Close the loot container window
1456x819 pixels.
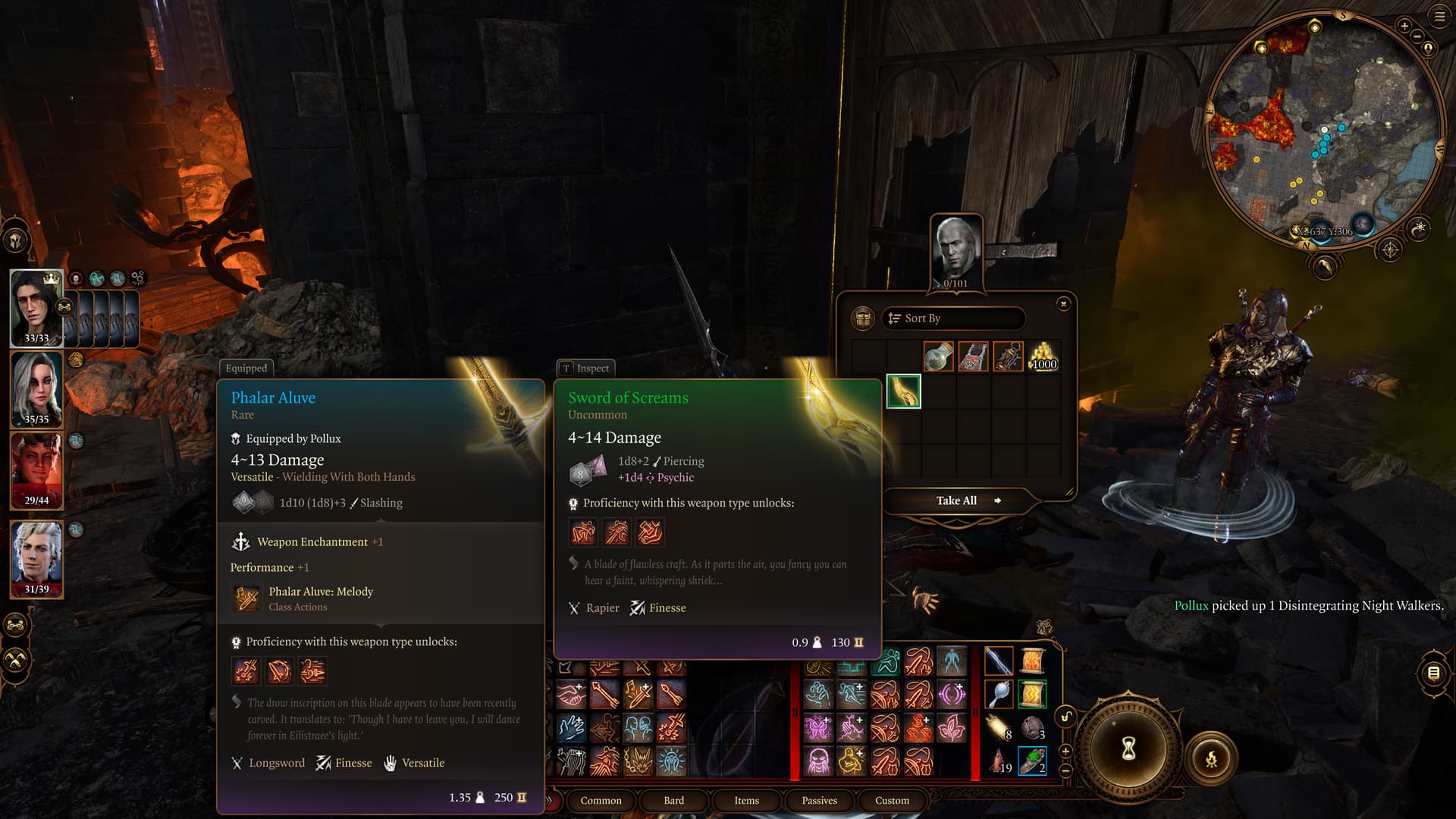pyautogui.click(x=1063, y=304)
